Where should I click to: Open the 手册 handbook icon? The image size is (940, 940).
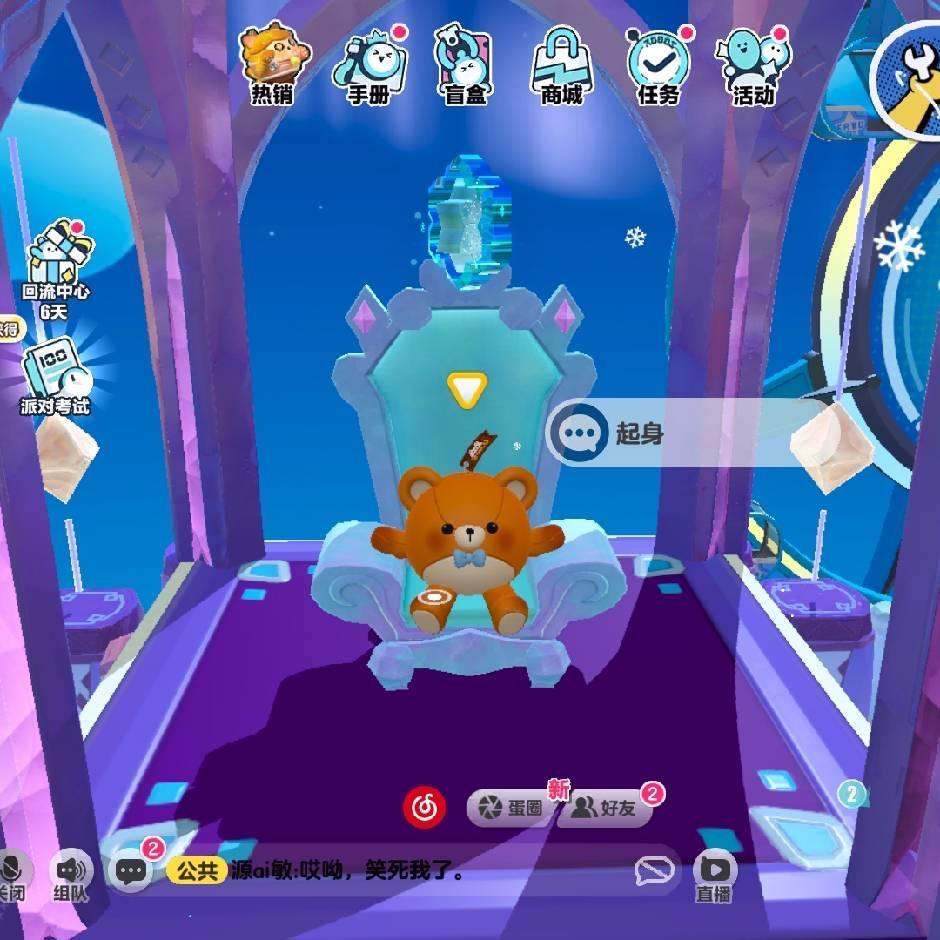370,62
